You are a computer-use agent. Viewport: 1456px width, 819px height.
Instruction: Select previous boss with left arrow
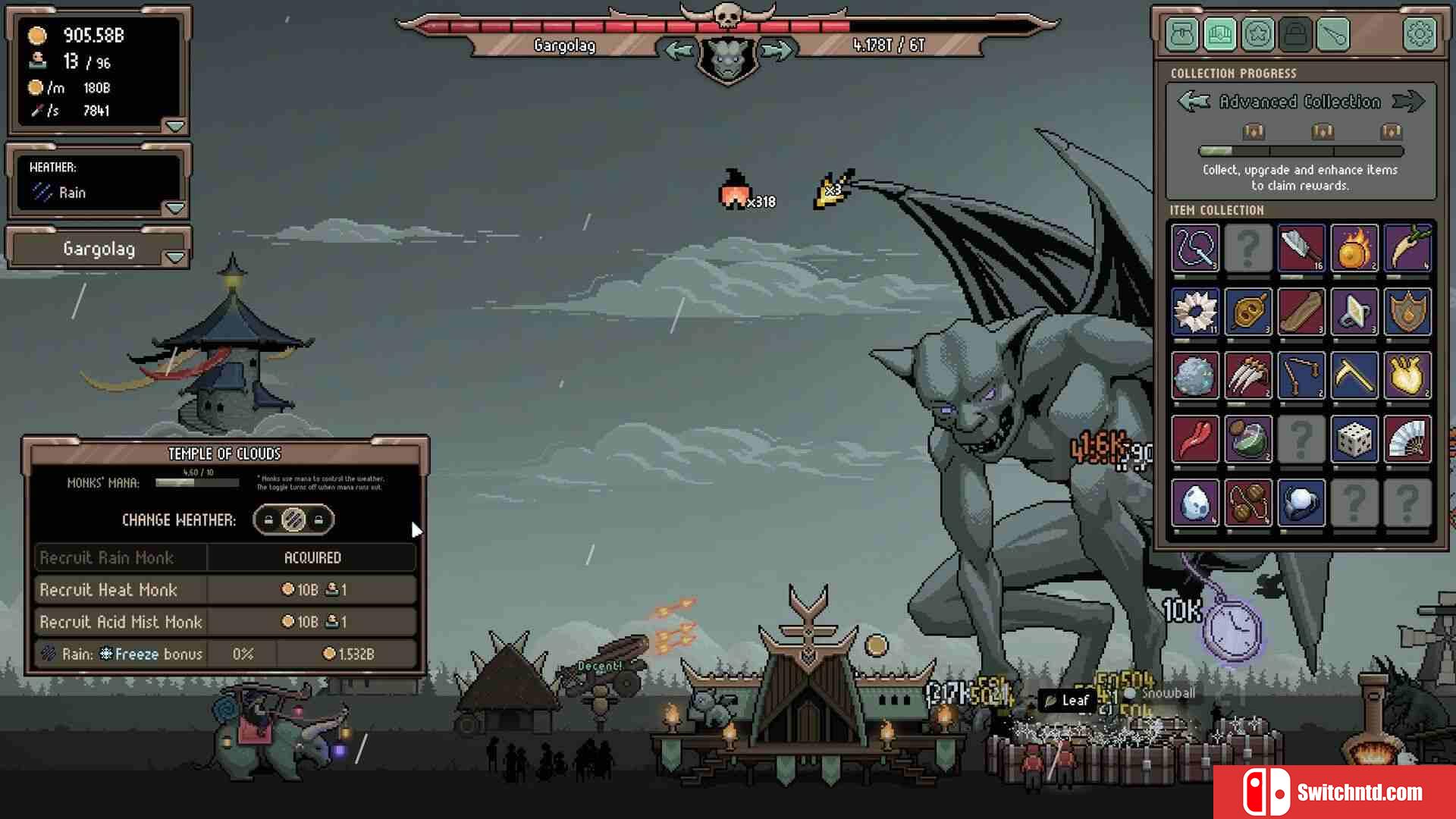coord(678,50)
